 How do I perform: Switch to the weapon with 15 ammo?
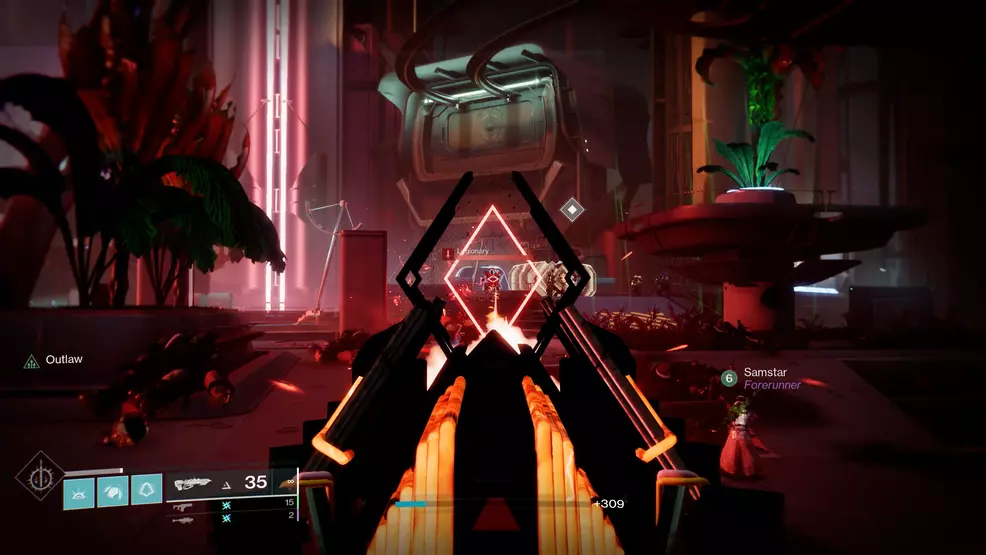182,504
